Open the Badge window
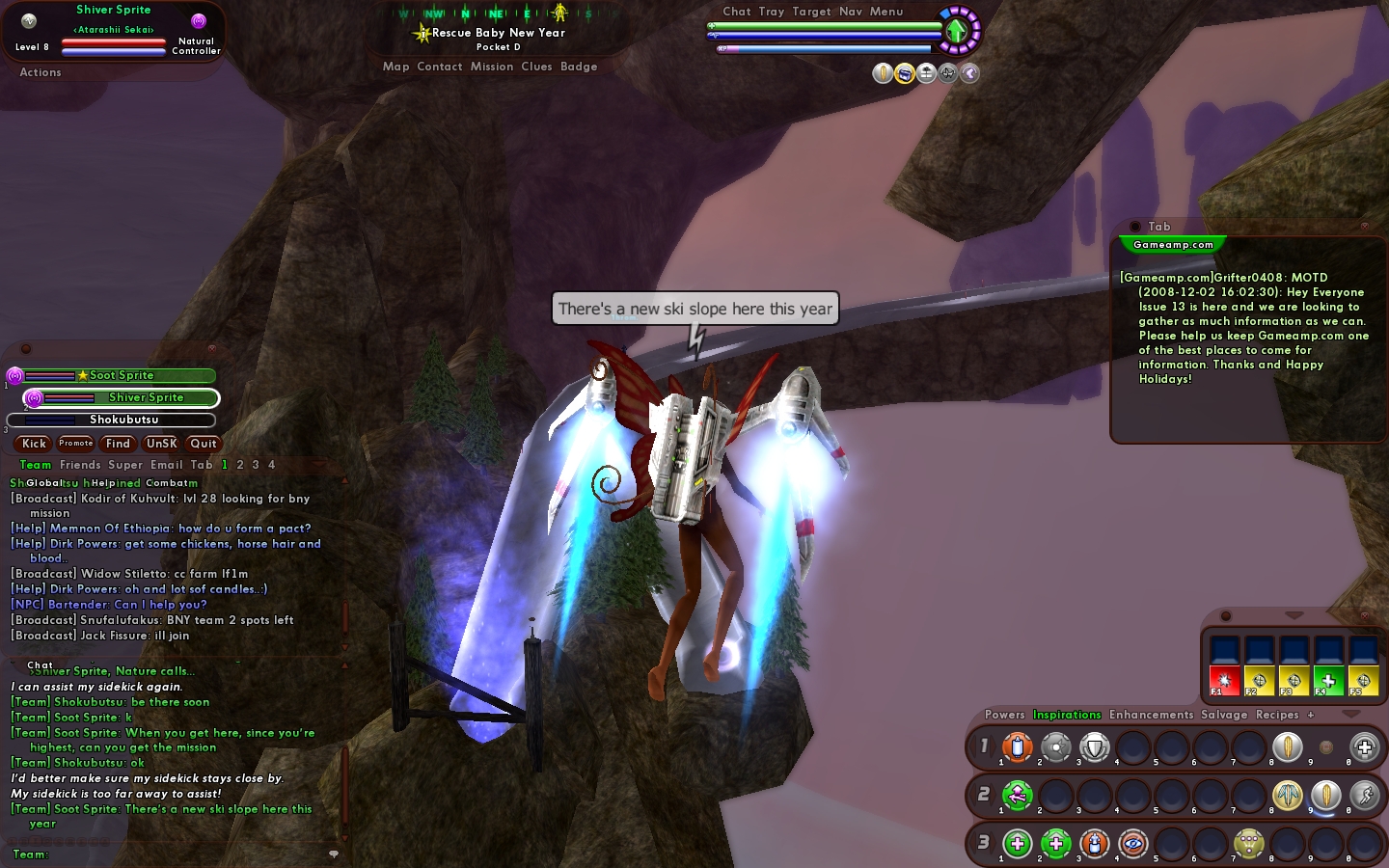This screenshot has height=868, width=1389. pyautogui.click(x=579, y=67)
